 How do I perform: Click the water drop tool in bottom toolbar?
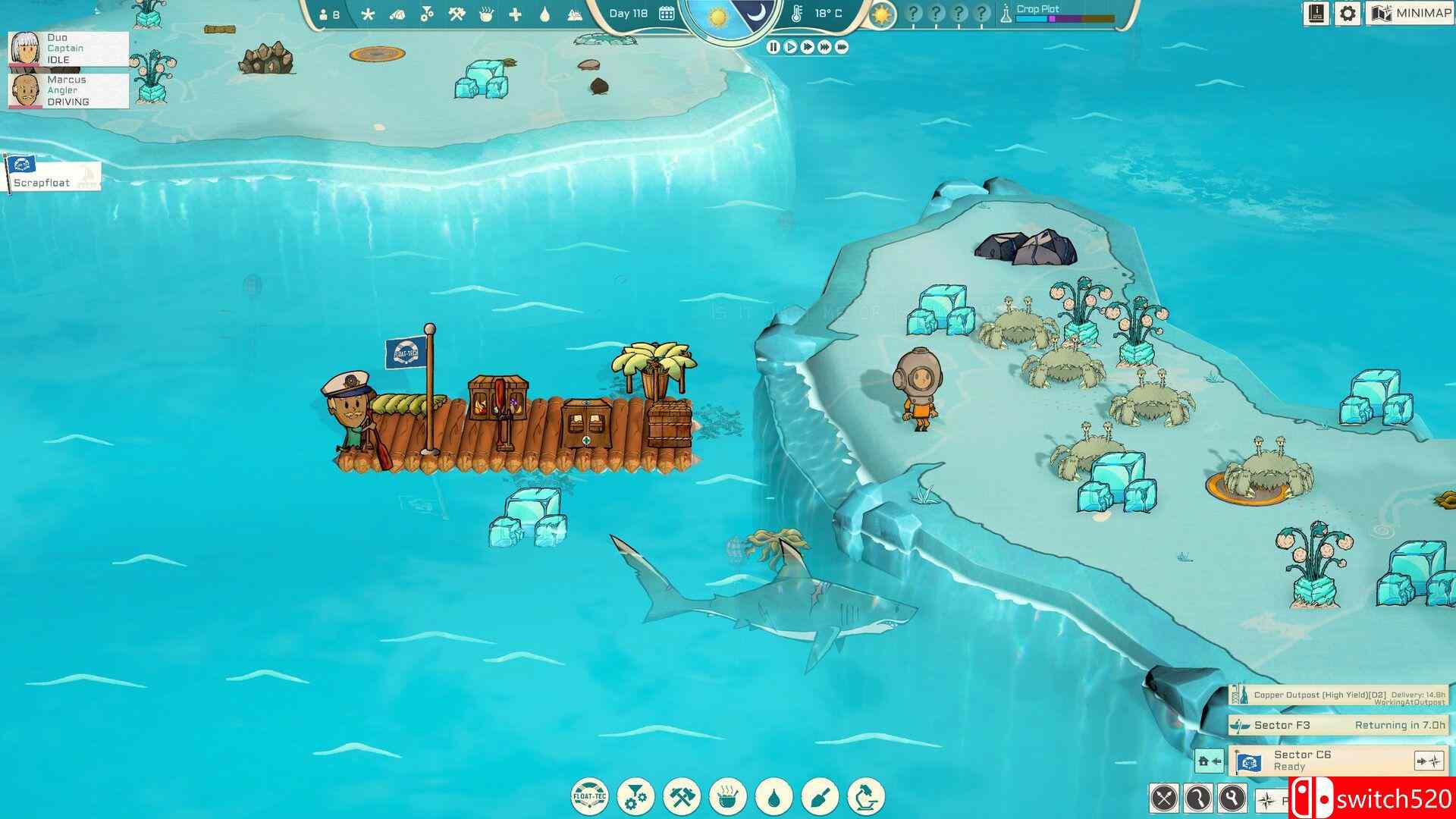pos(775,795)
